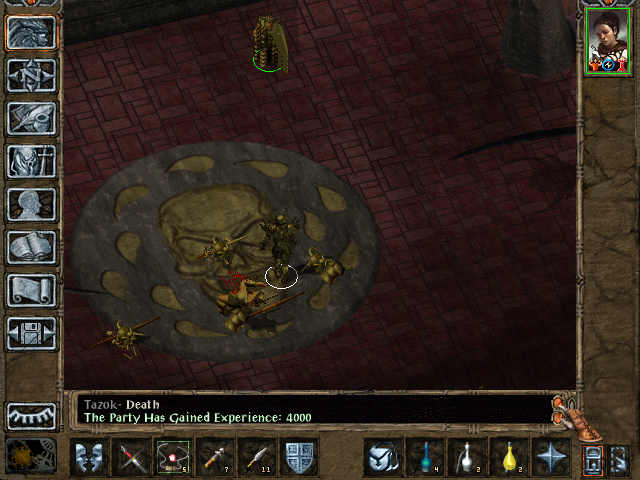Open the priest scroll button

[31, 290]
